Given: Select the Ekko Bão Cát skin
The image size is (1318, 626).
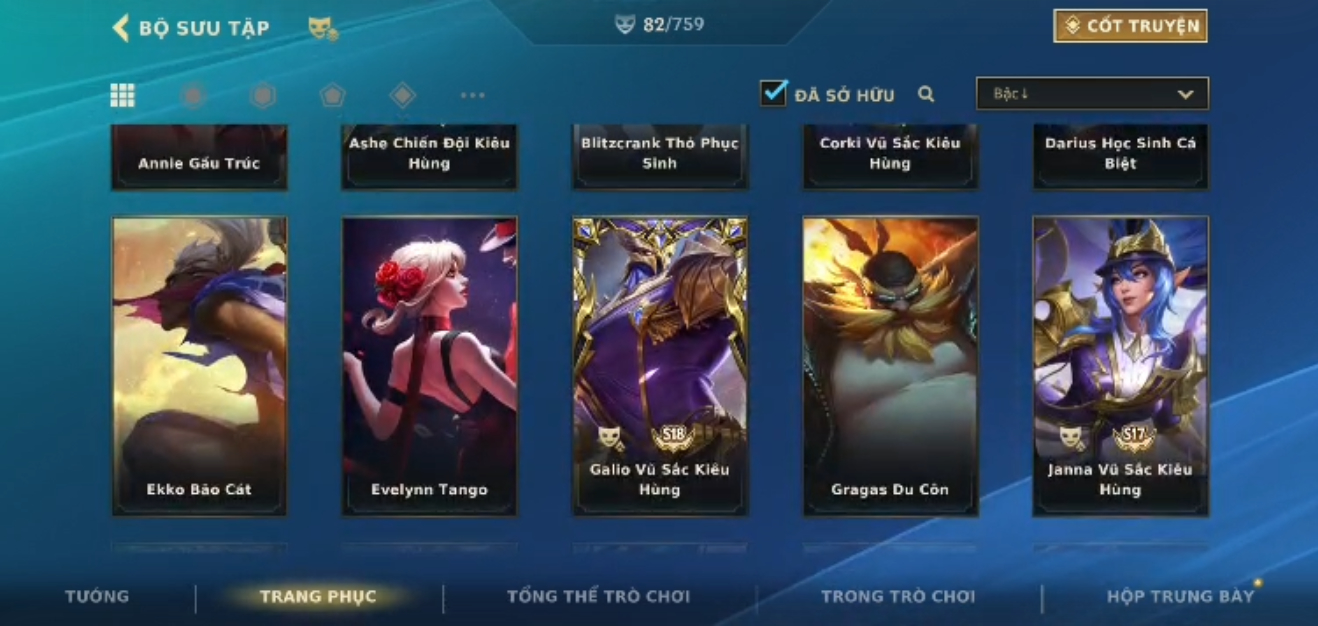Looking at the screenshot, I should [199, 366].
